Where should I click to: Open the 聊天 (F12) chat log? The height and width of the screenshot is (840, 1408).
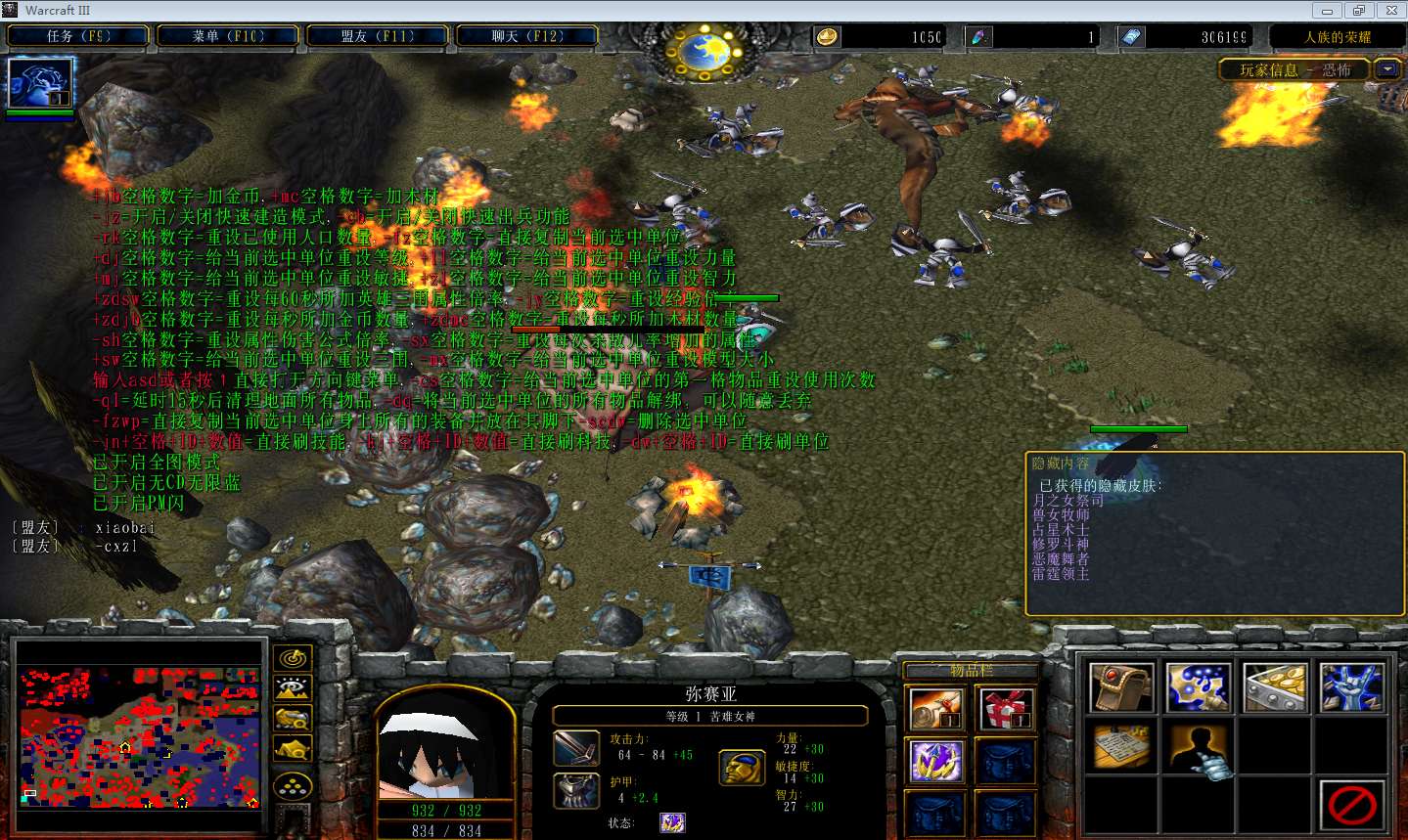527,36
